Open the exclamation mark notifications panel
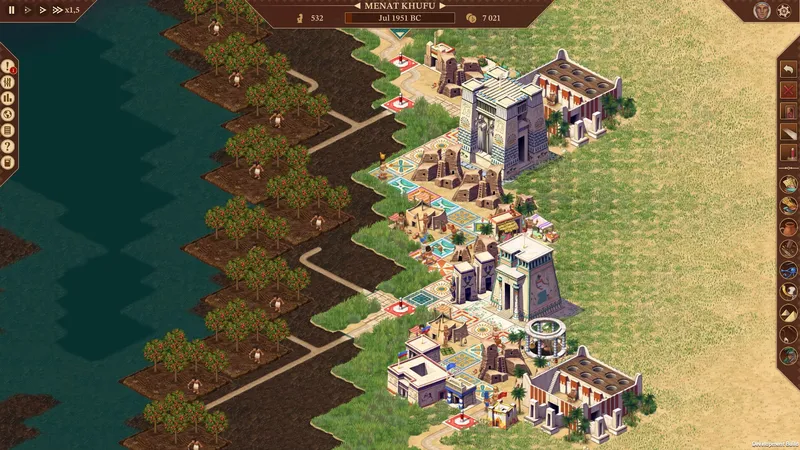The width and height of the screenshot is (800, 450). point(8,65)
